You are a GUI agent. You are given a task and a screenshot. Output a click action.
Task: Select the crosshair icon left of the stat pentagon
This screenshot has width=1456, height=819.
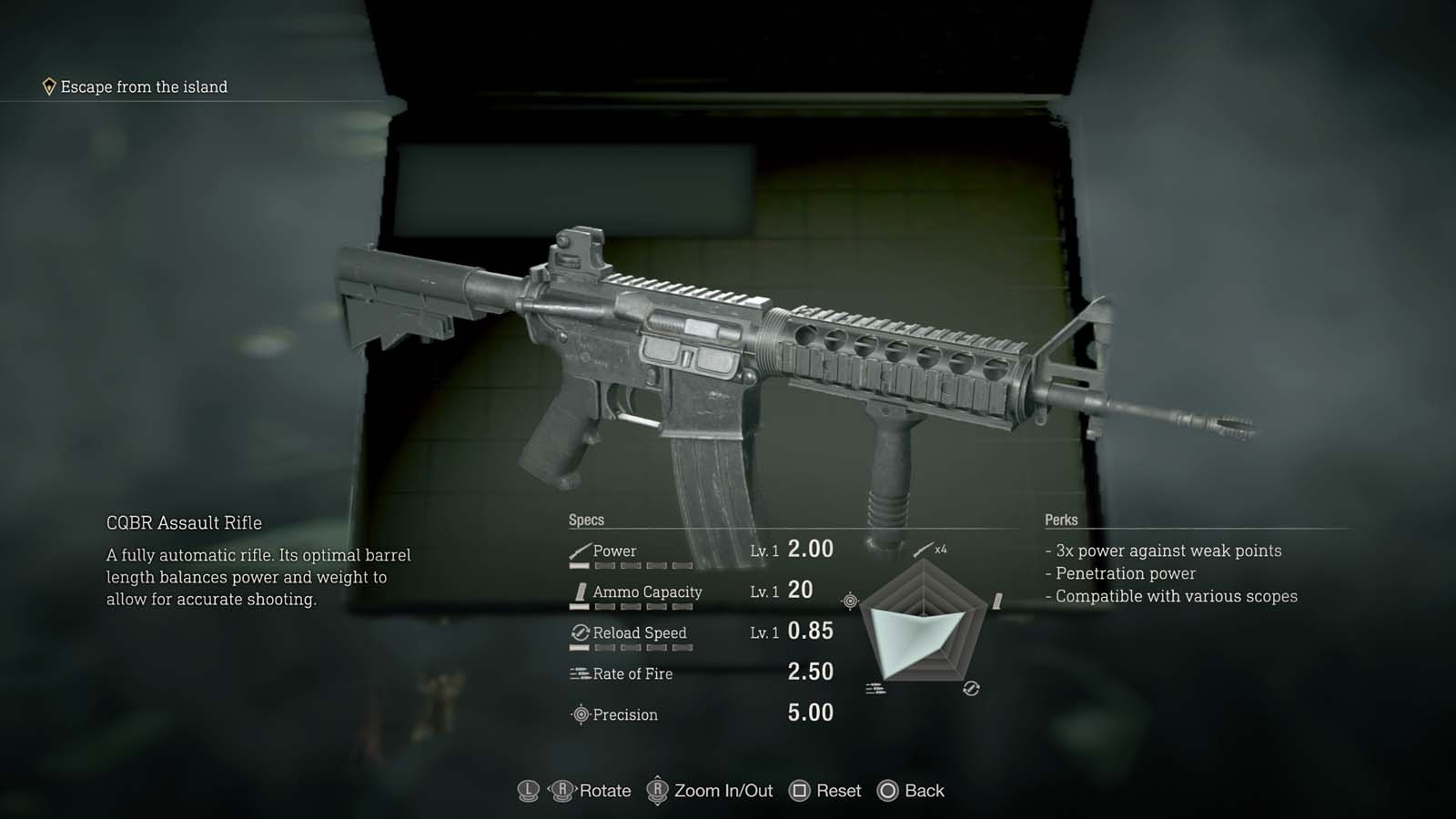coord(850,600)
